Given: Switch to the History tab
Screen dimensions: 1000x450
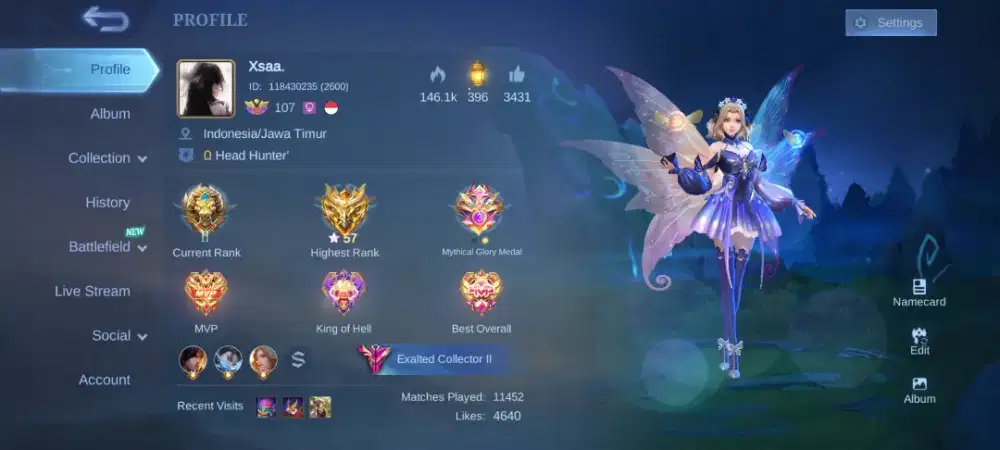Looking at the screenshot, I should (x=107, y=202).
